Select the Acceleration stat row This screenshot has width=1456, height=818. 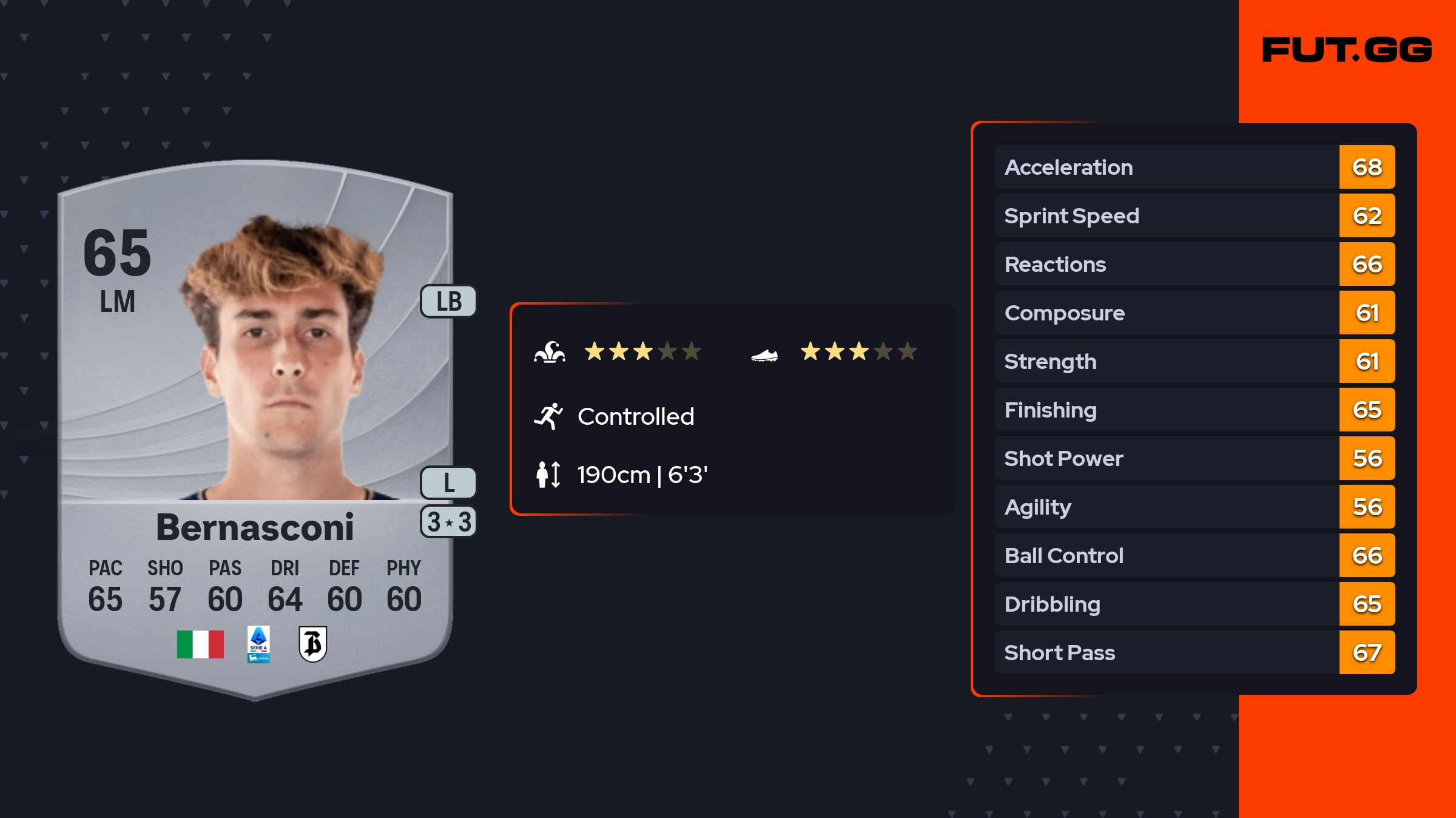1194,167
